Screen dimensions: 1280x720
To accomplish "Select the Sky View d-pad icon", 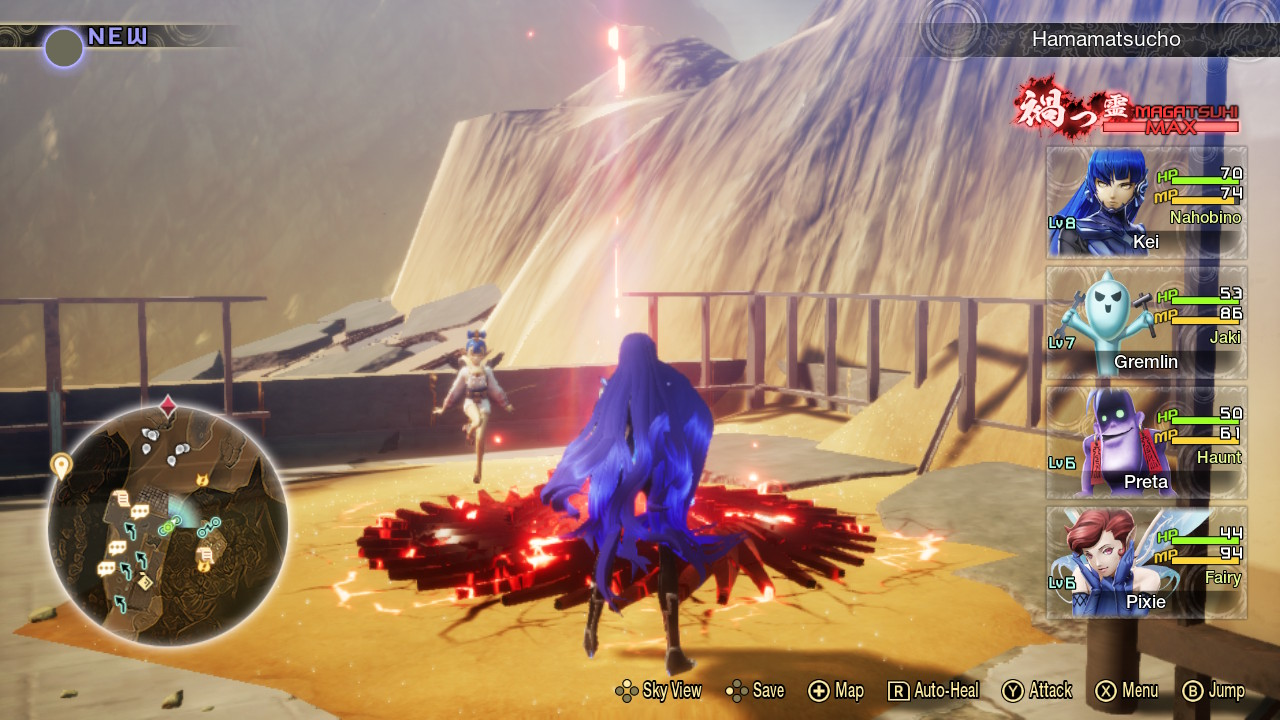I will [x=627, y=690].
